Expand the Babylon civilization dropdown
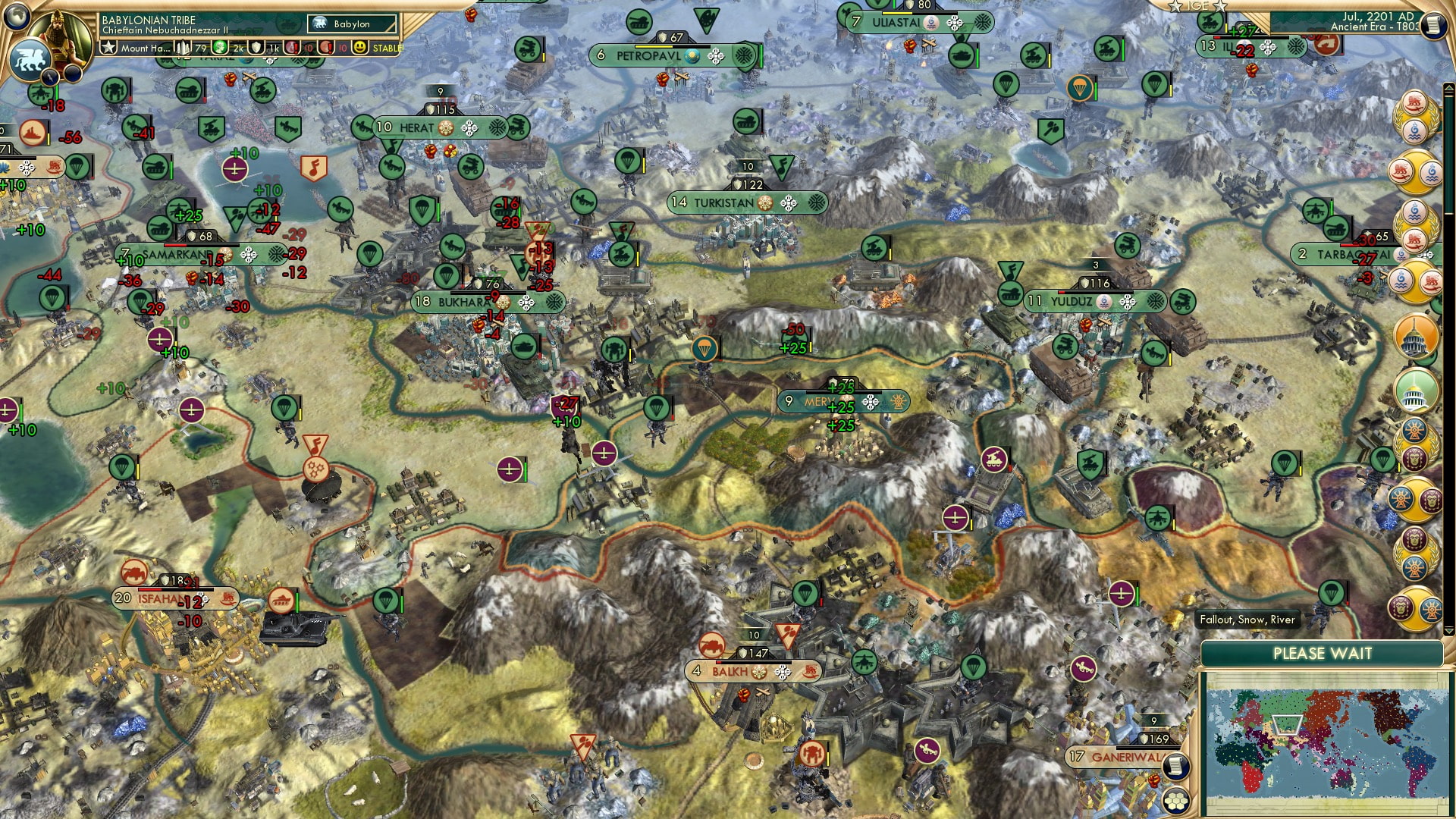Screen dimensions: 1456x819 (x=349, y=24)
